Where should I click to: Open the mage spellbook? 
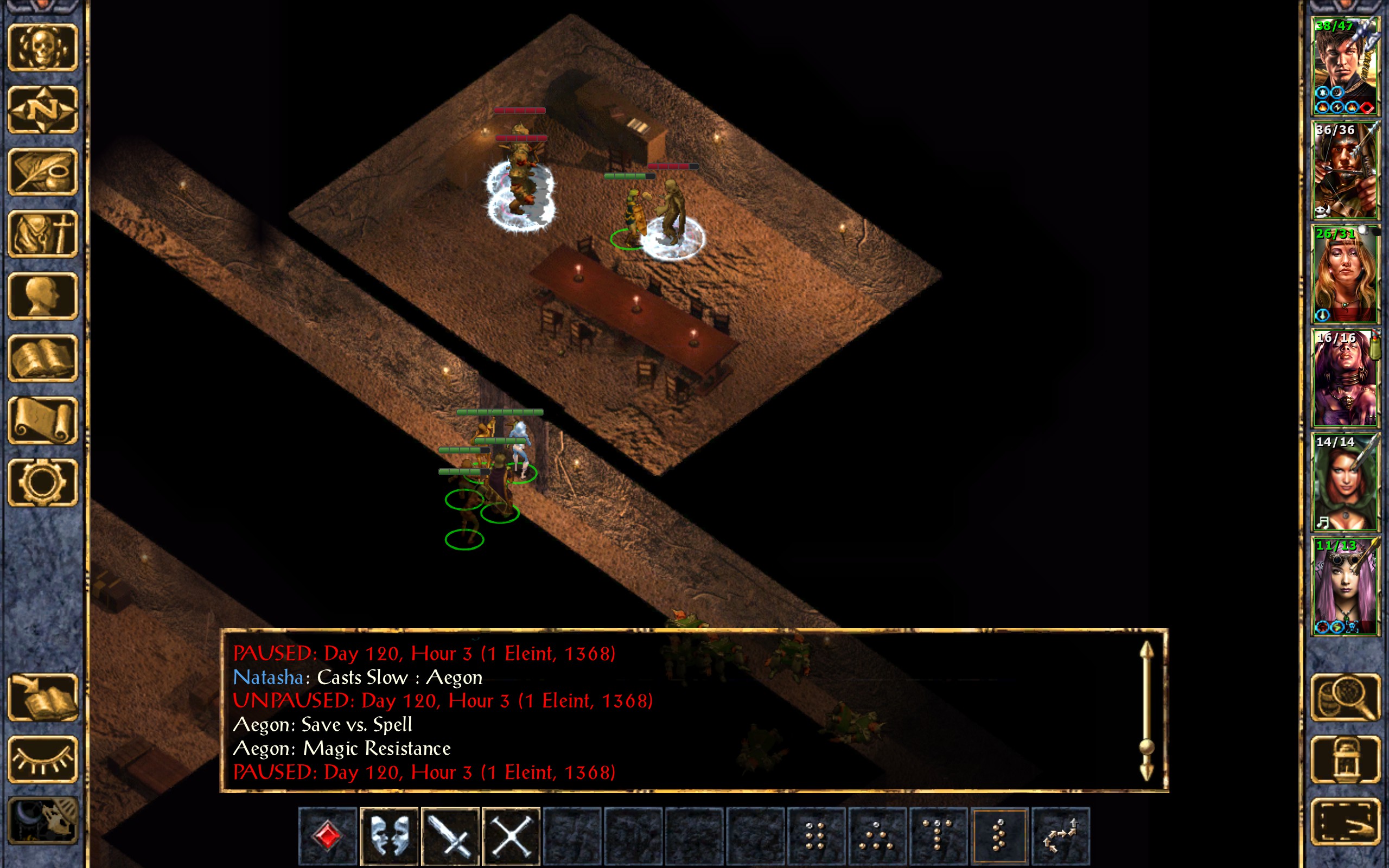tap(42, 358)
